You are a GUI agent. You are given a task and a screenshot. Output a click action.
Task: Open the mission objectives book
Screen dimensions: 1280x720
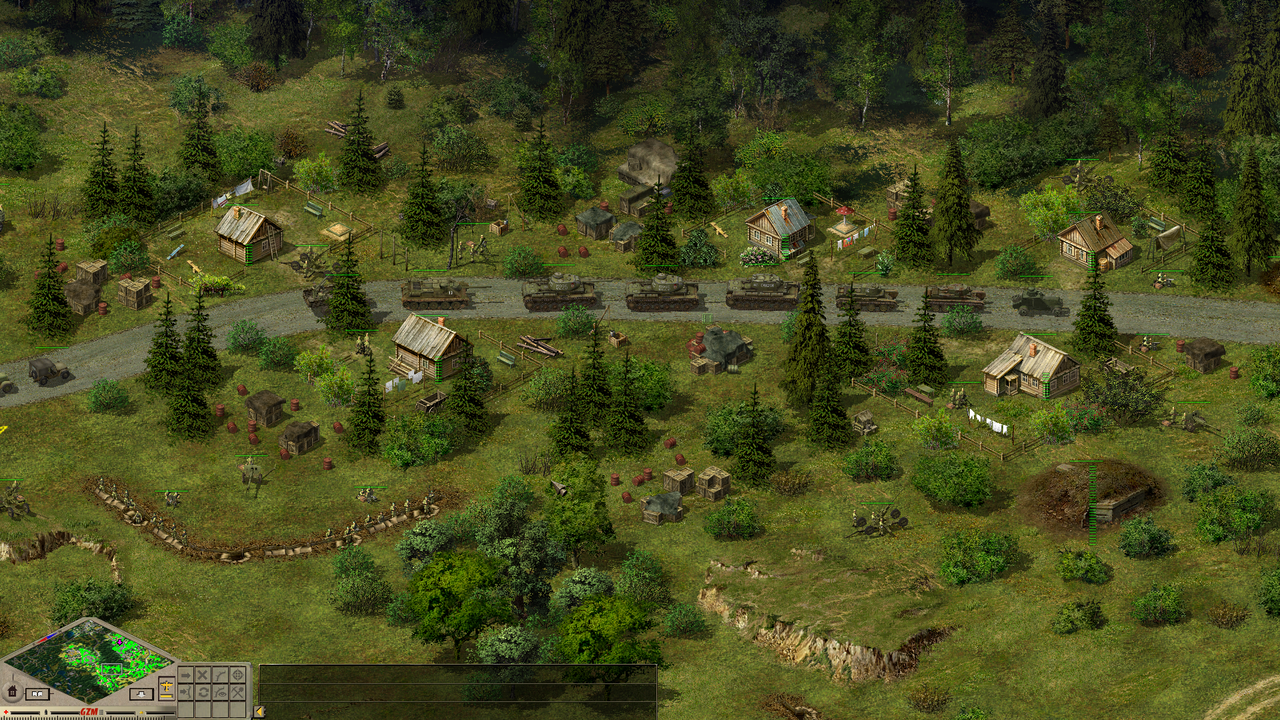click(37, 694)
